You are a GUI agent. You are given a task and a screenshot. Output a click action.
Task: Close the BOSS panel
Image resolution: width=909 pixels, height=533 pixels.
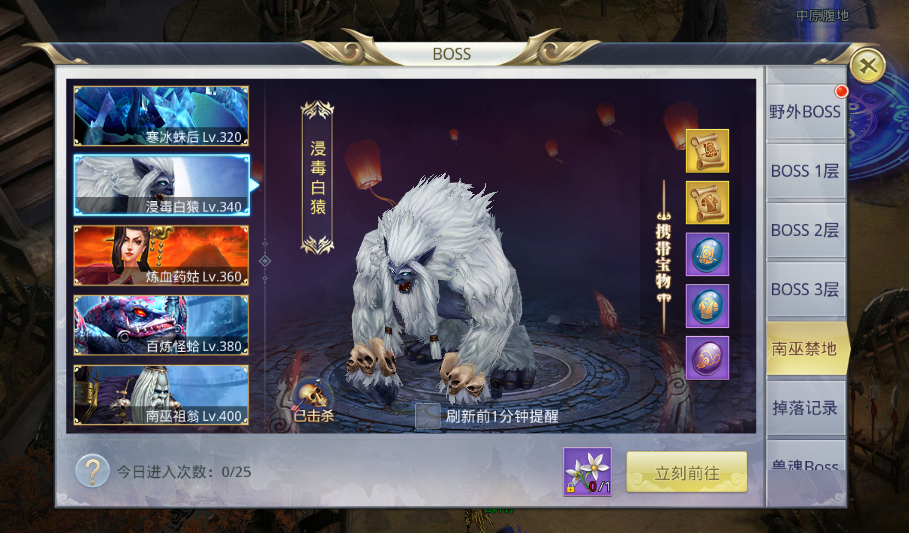click(867, 67)
